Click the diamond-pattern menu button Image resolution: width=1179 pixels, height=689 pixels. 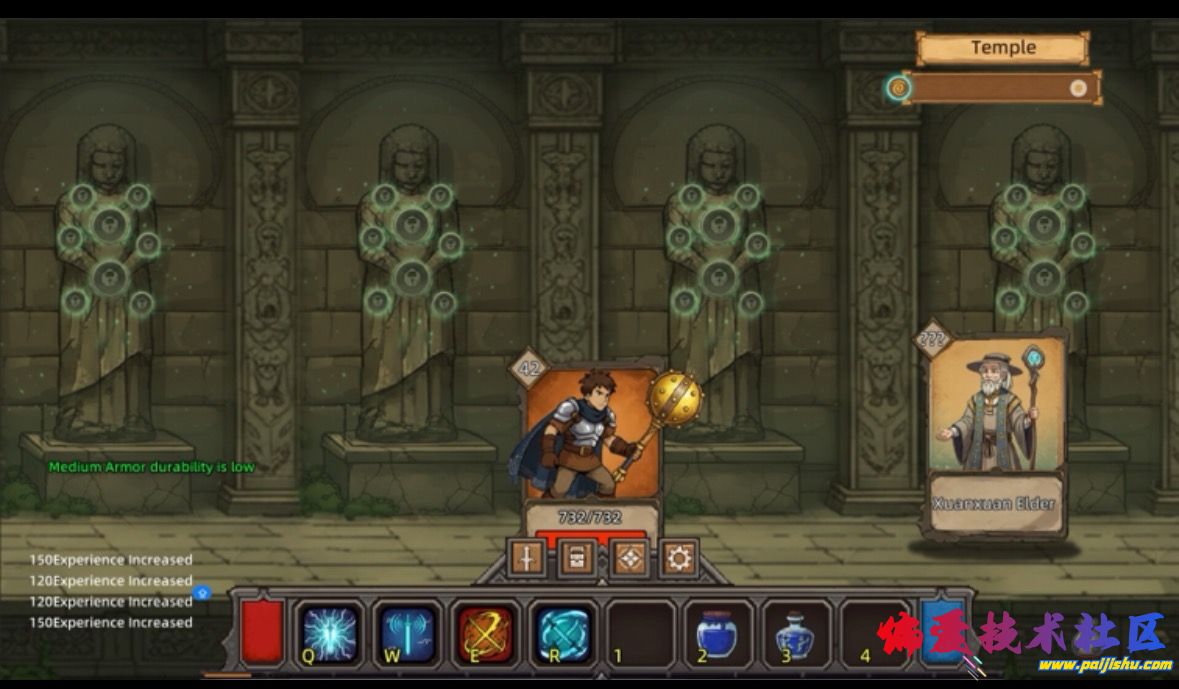[x=629, y=558]
